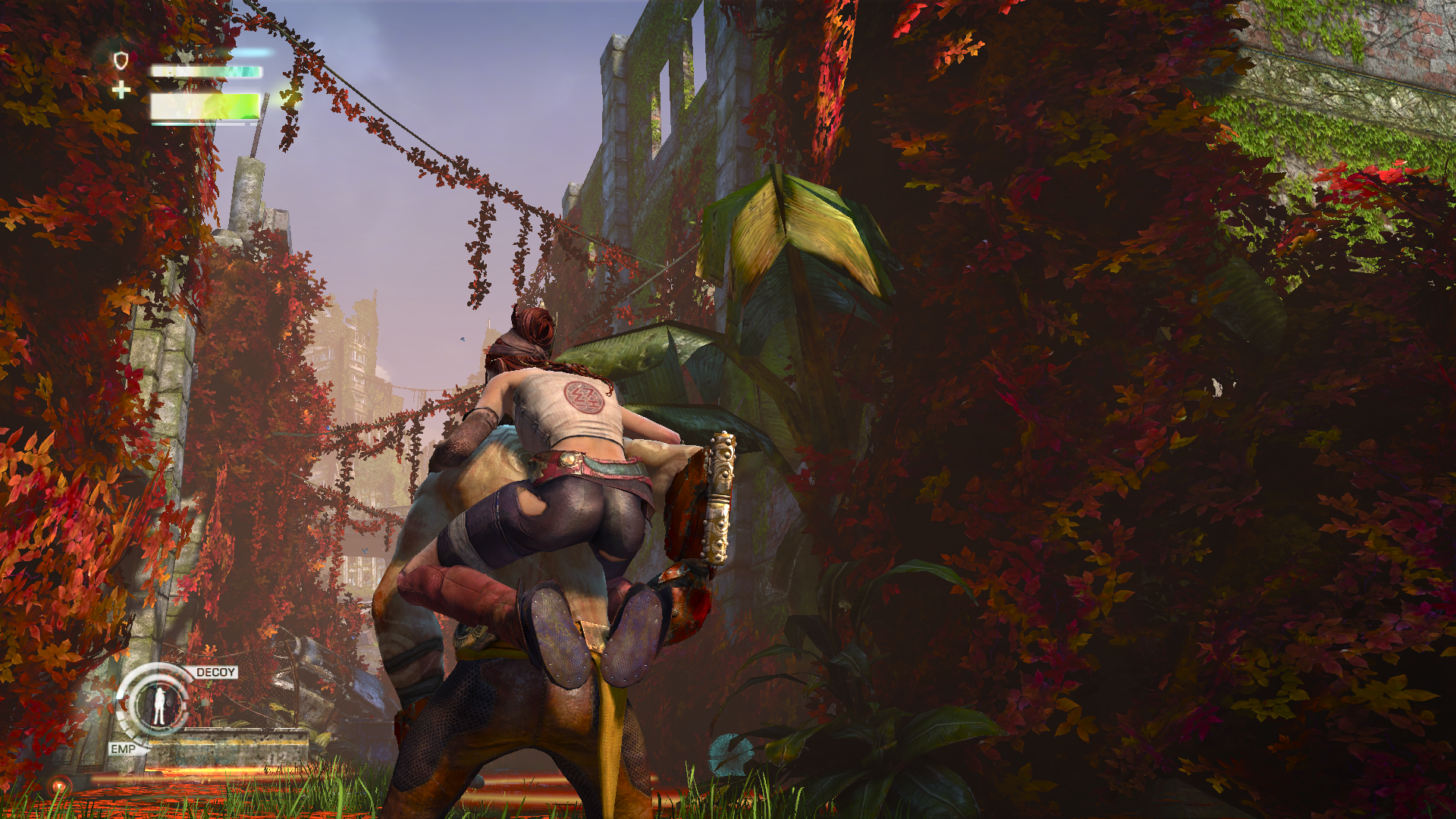This screenshot has height=819, width=1456.
Task: Select the EMP ability label
Action: tap(123, 748)
